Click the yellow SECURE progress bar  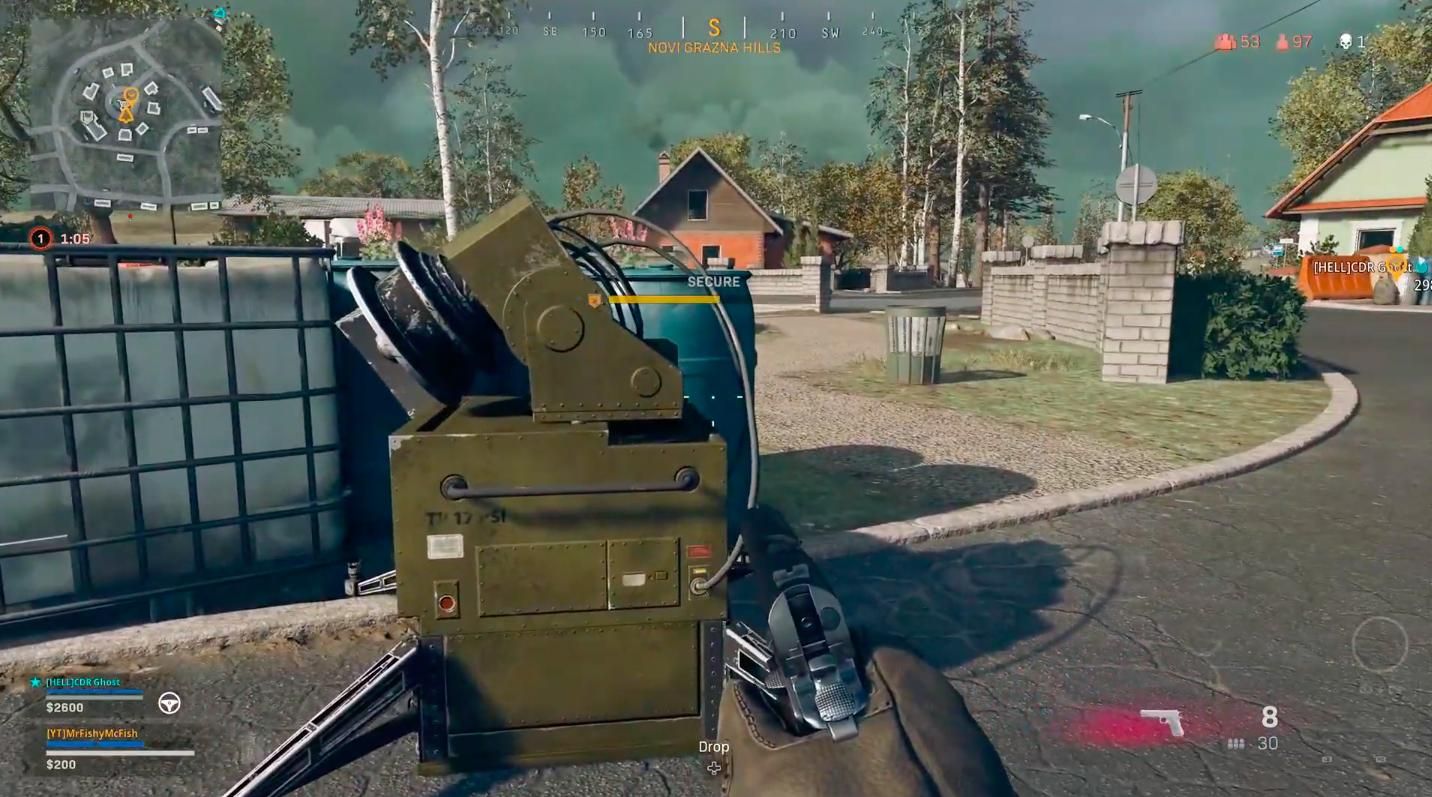pos(666,299)
